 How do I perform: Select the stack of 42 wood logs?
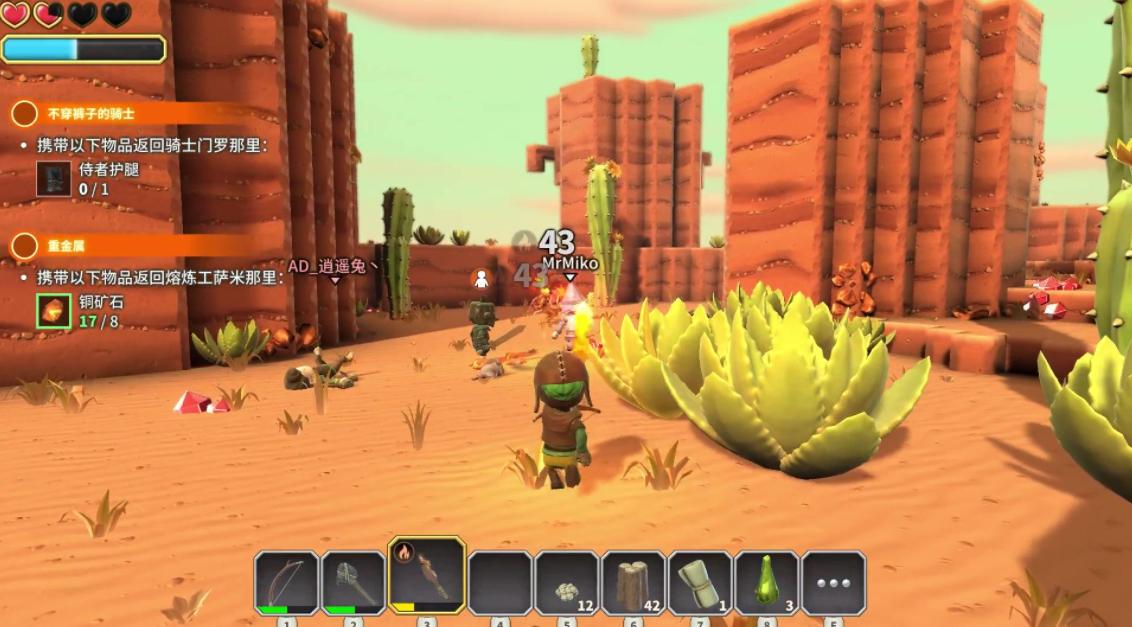point(633,583)
